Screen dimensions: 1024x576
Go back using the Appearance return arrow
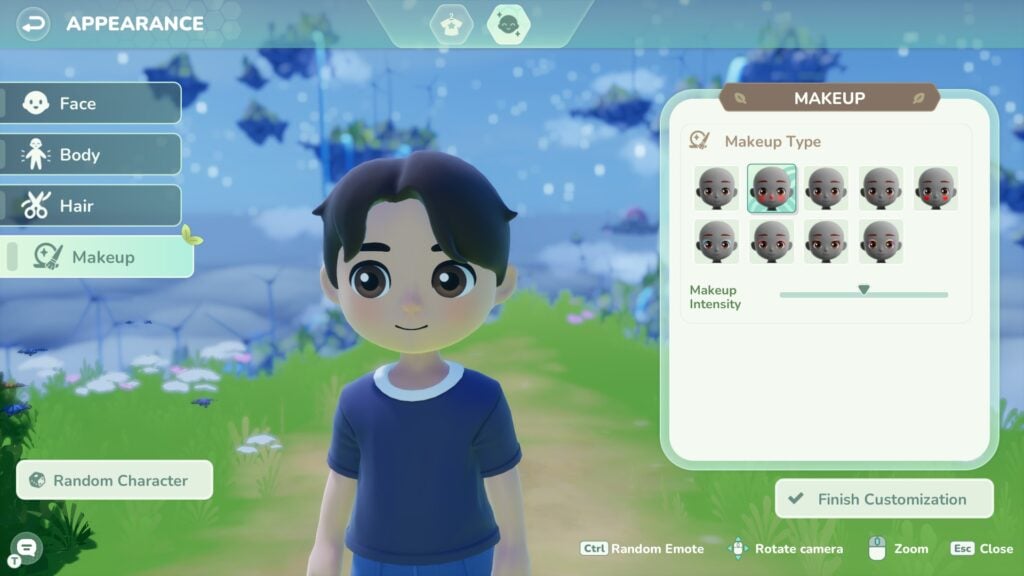coord(33,23)
